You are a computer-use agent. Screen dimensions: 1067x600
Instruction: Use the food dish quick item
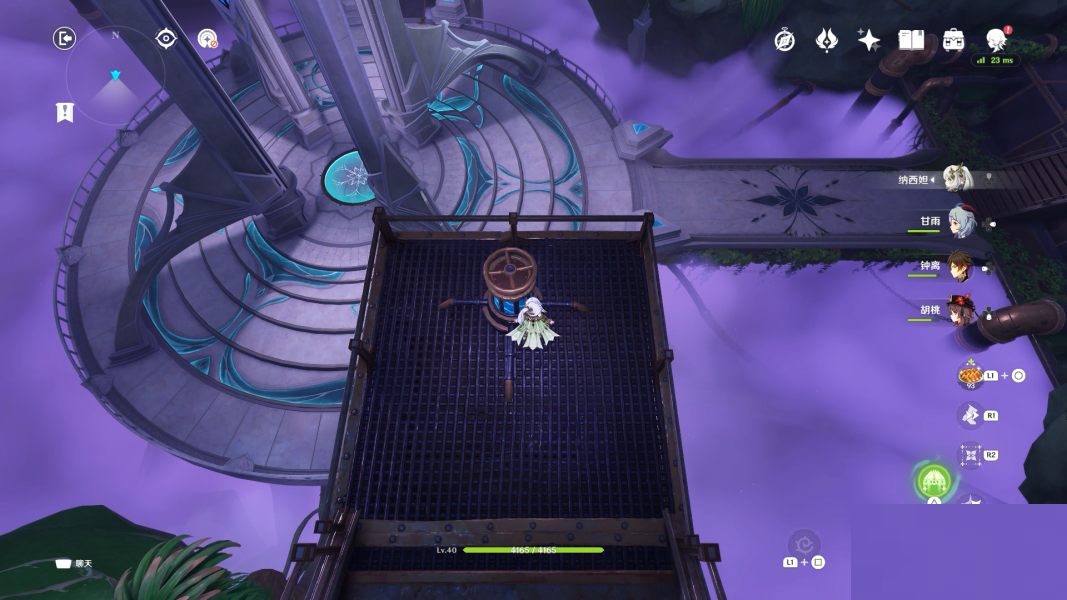[970, 376]
